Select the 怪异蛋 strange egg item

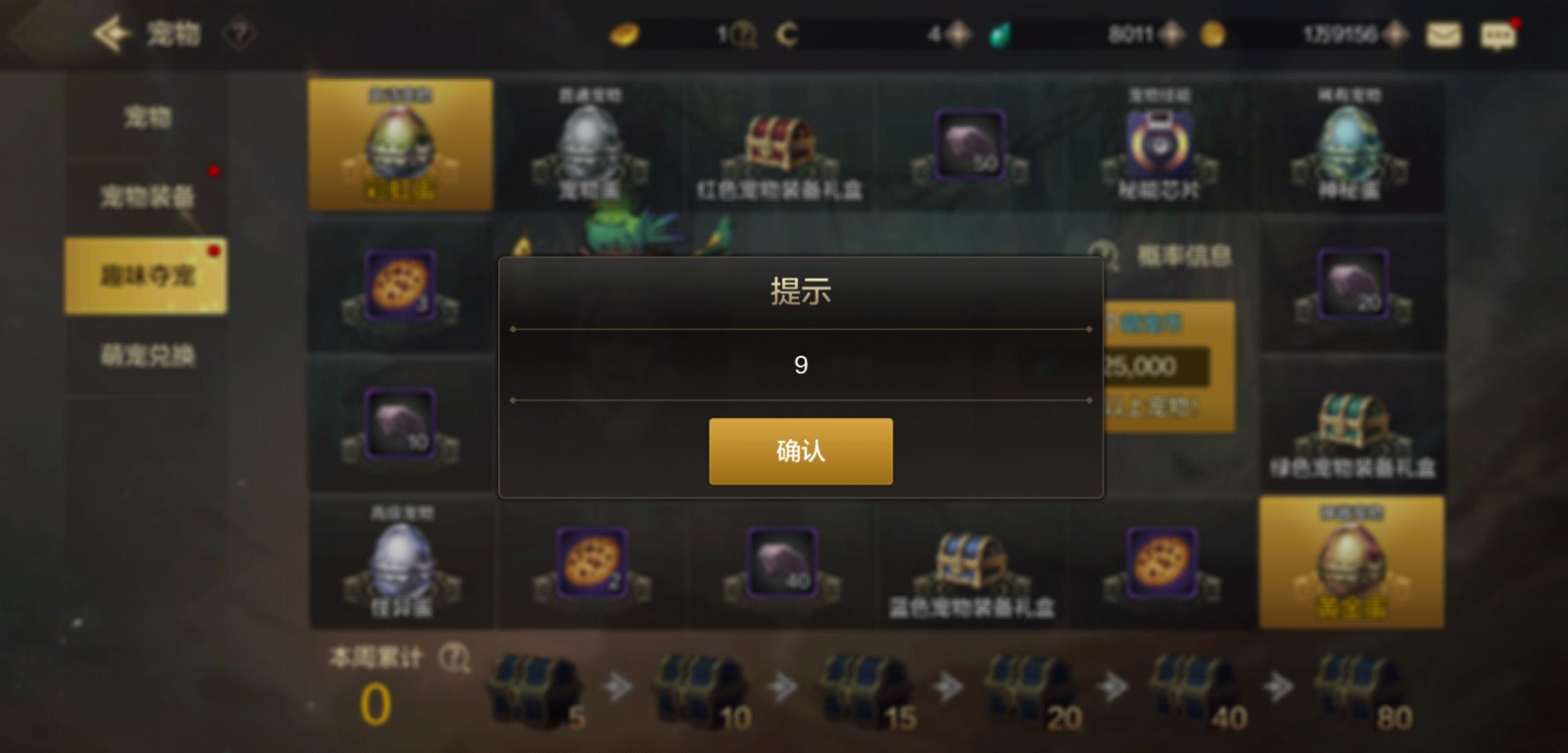click(400, 565)
